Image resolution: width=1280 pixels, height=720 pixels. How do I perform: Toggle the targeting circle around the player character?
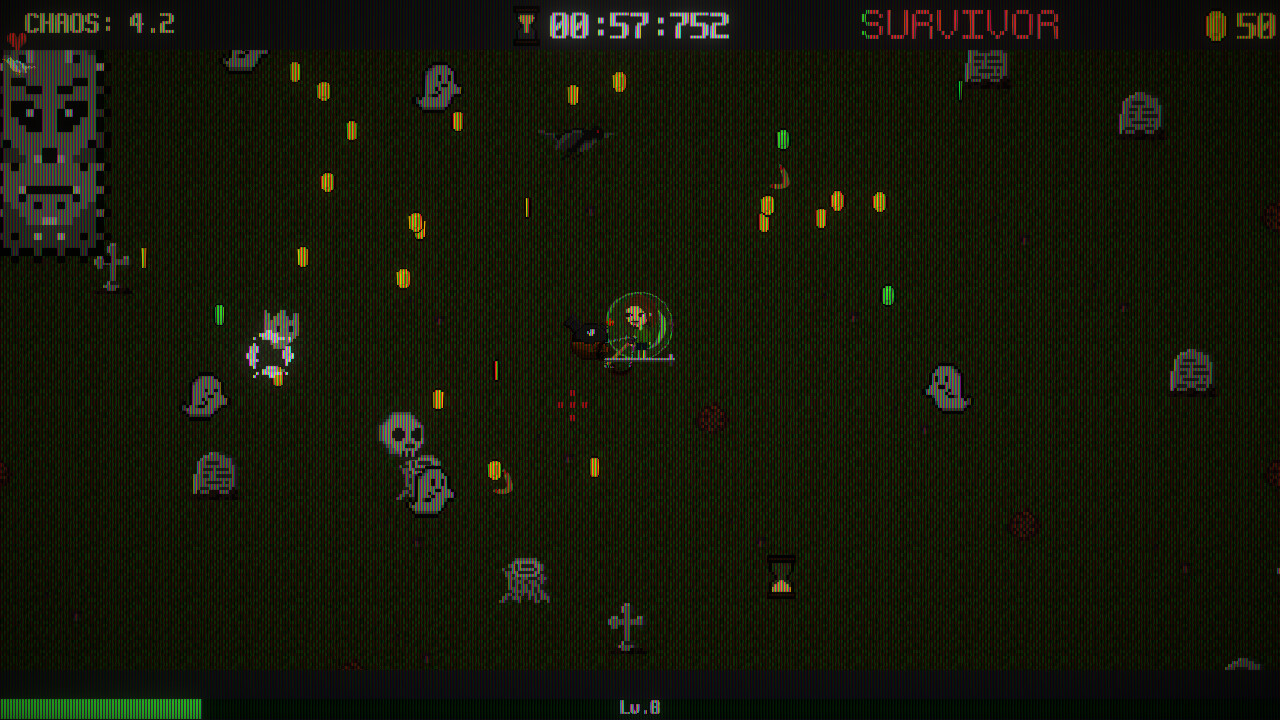coord(640,325)
